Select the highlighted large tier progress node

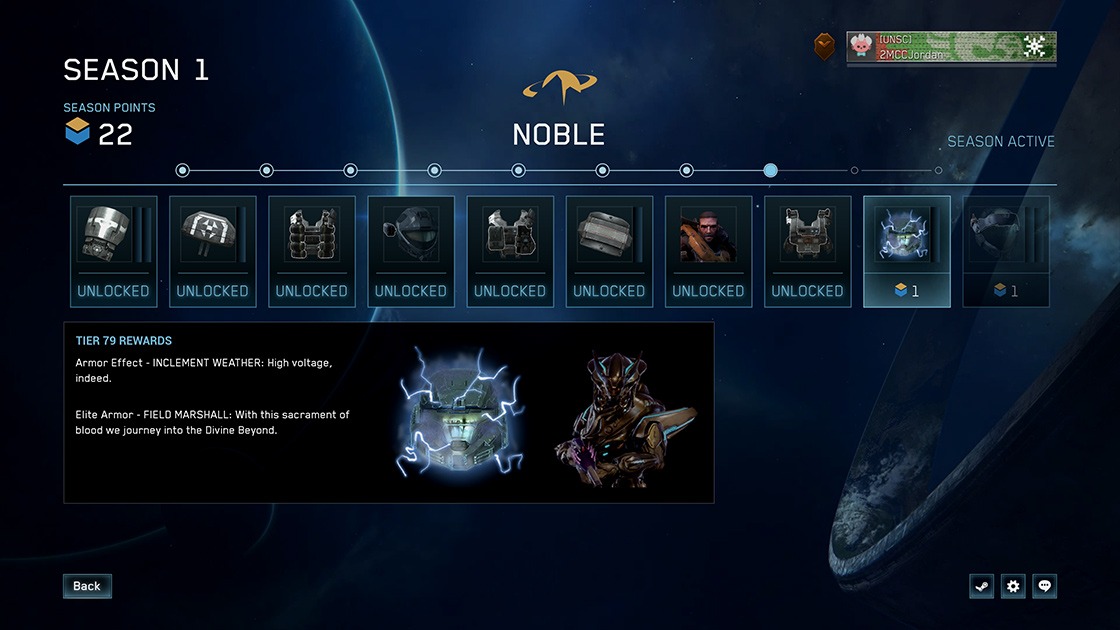770,170
